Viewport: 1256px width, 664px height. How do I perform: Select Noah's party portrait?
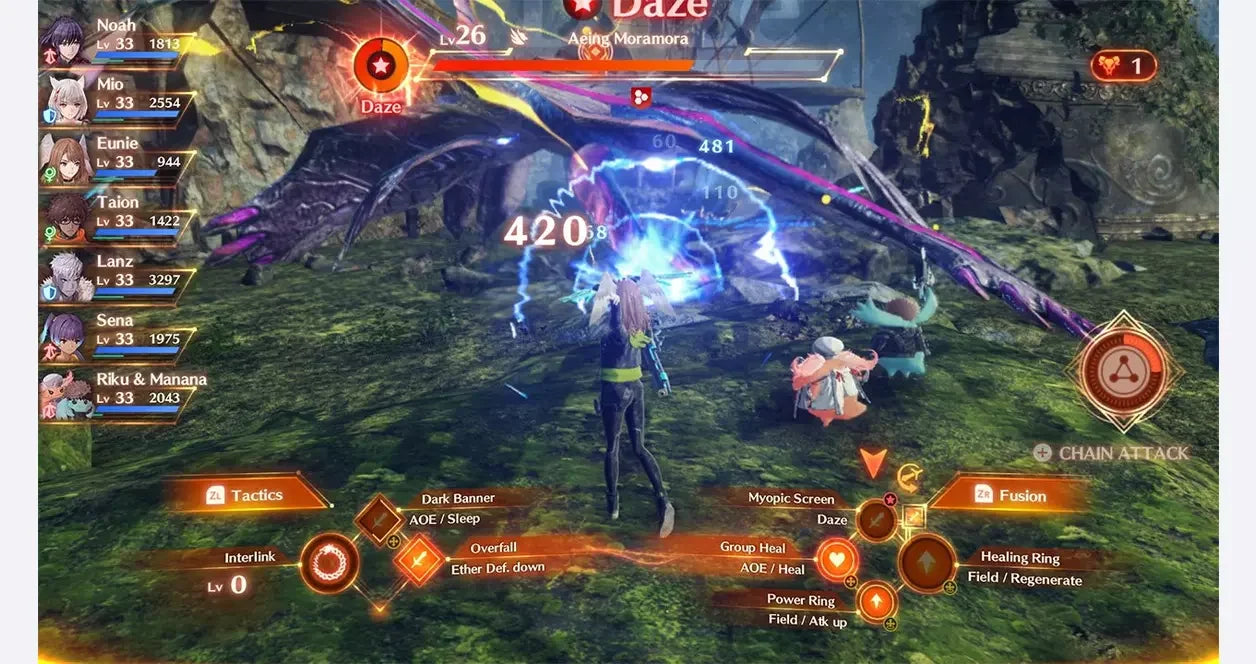[x=66, y=42]
